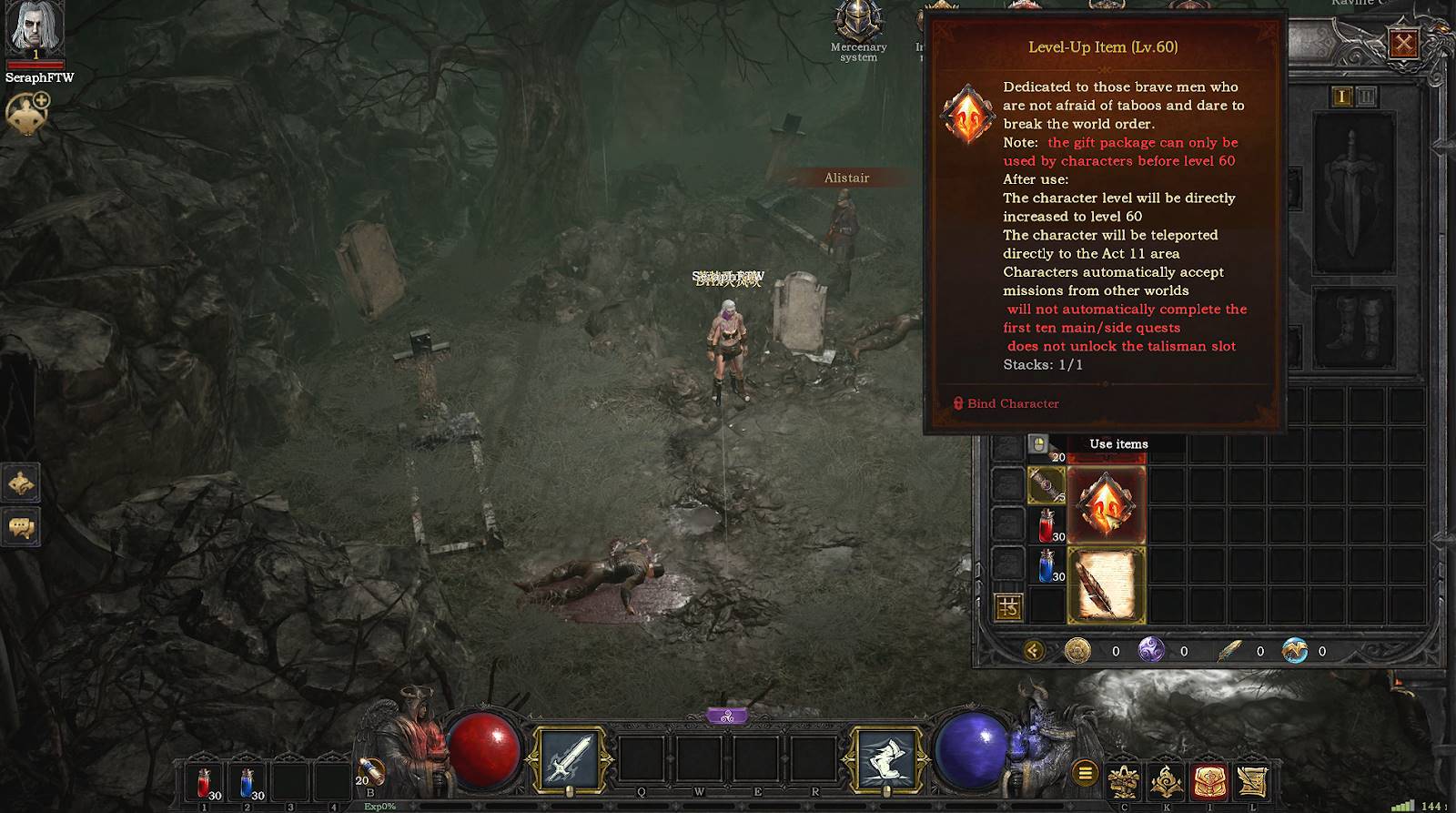The height and width of the screenshot is (813, 1456).
Task: Open the round hamburger main menu button
Action: click(1084, 774)
